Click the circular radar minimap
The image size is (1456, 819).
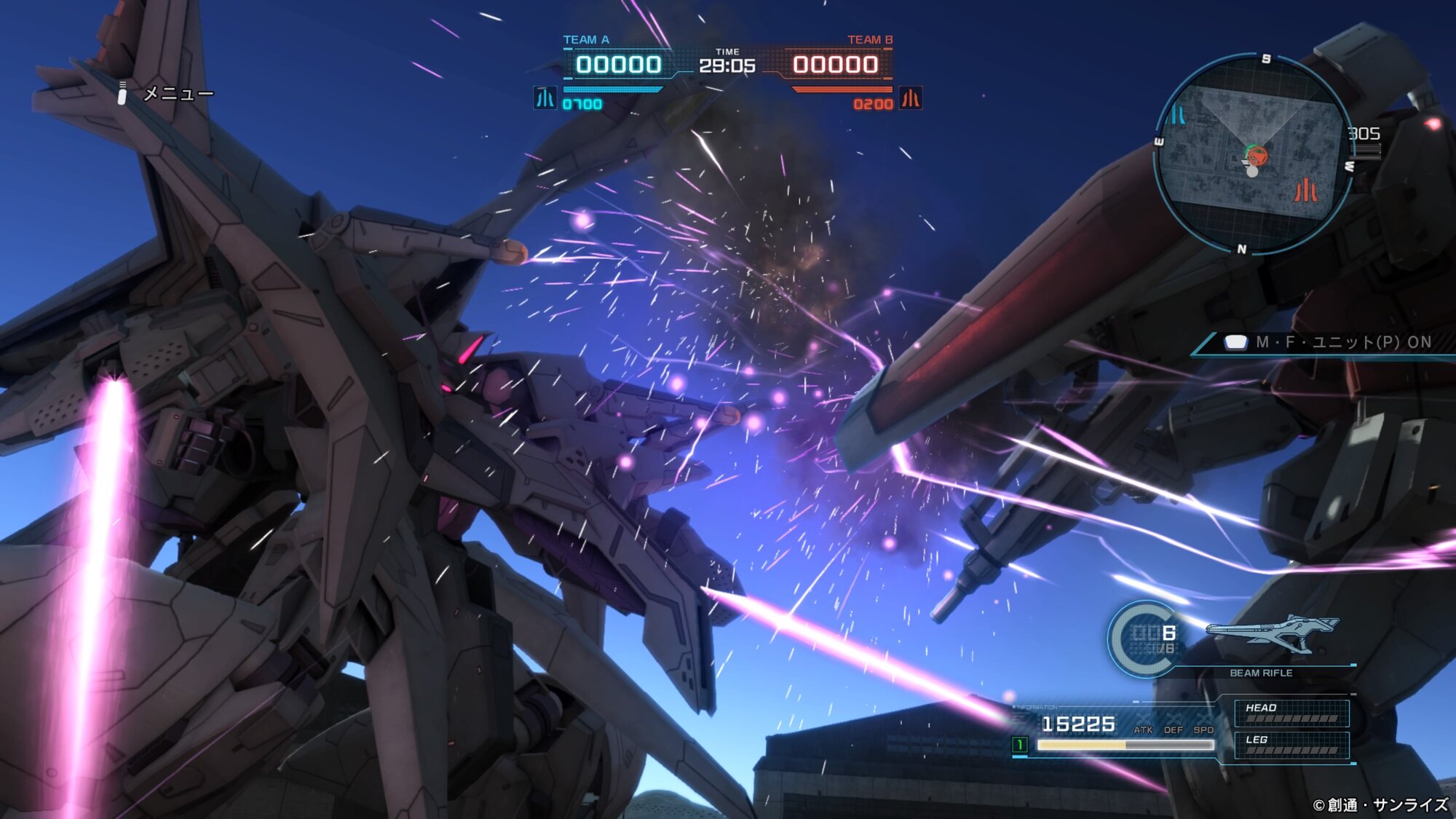pos(1253,154)
